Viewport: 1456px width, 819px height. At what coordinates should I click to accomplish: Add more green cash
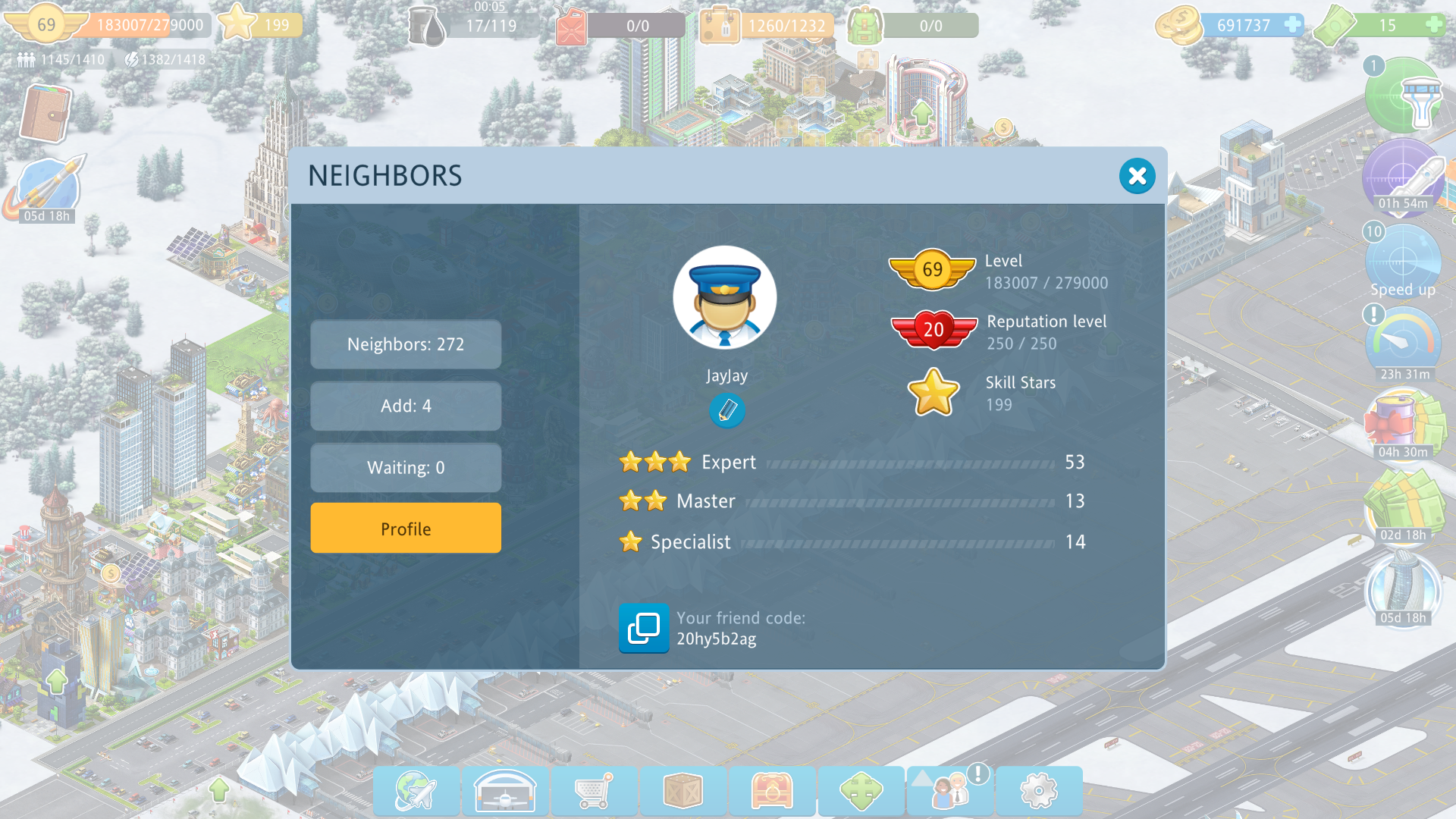1433,25
